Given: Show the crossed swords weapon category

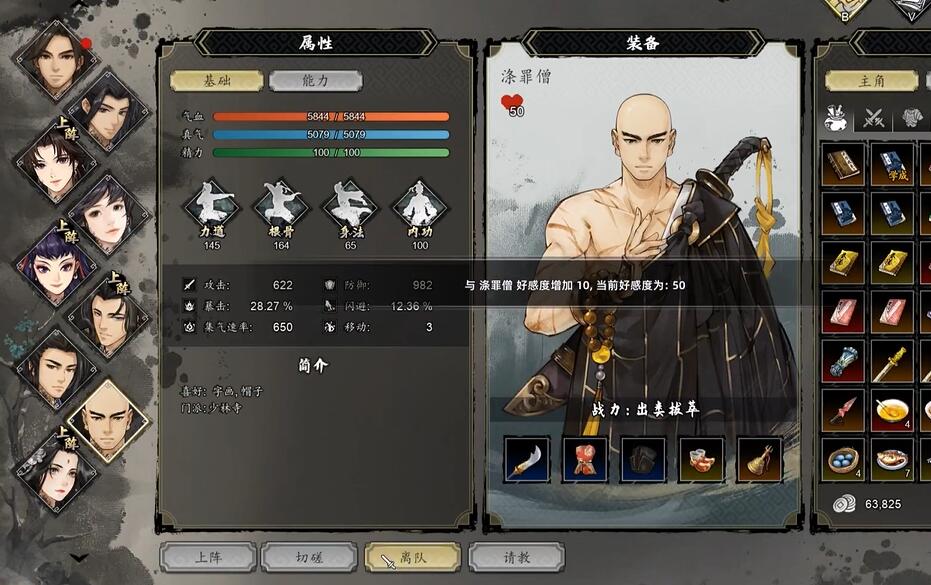Looking at the screenshot, I should (x=875, y=118).
